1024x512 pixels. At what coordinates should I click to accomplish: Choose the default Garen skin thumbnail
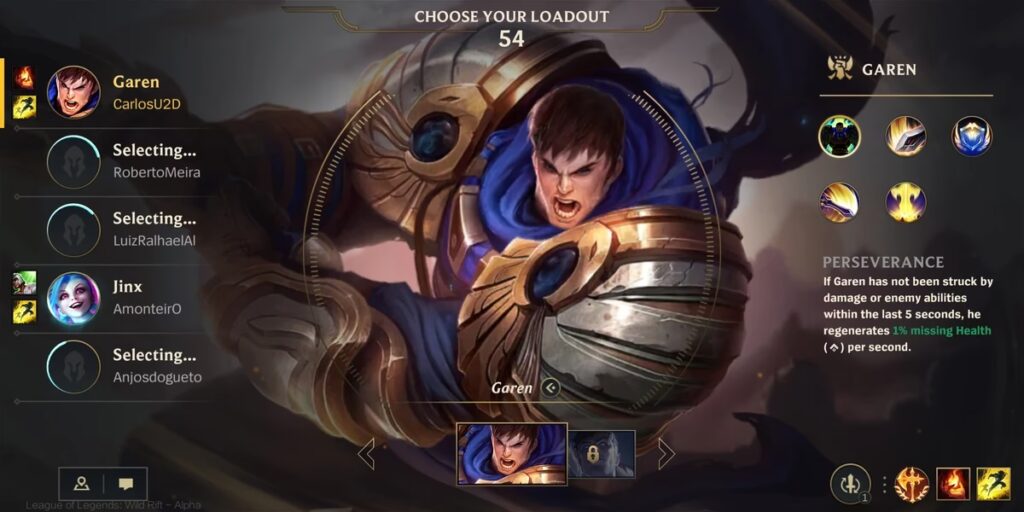click(x=512, y=454)
